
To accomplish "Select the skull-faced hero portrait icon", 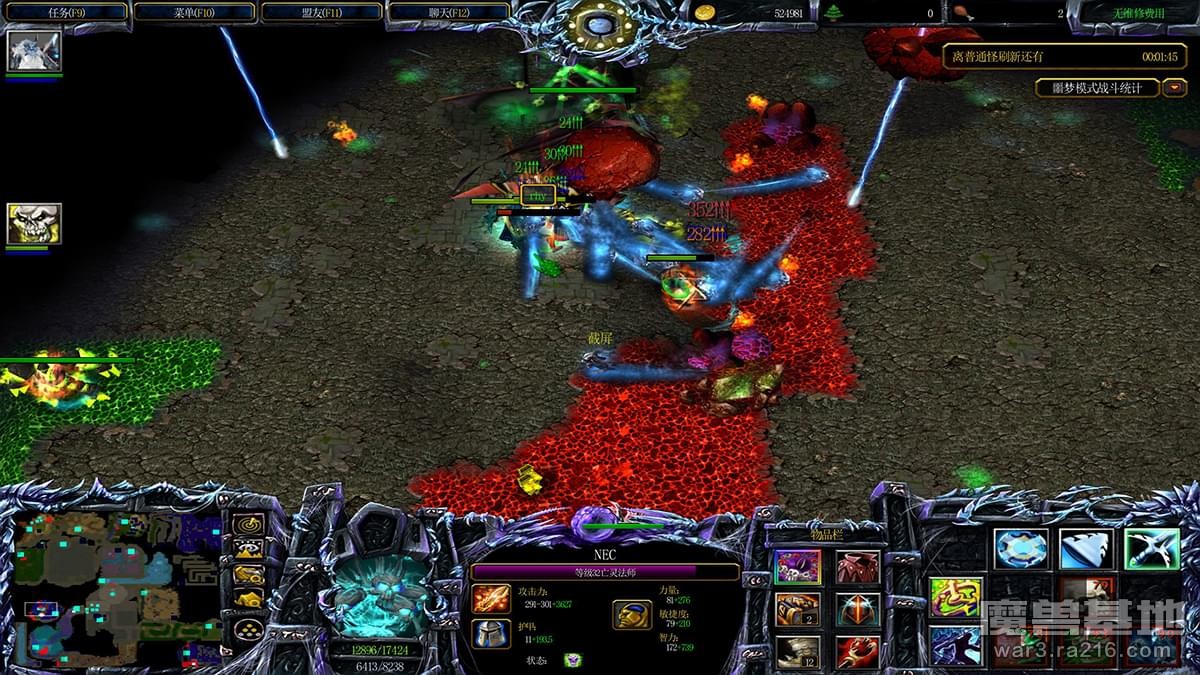I will (x=34, y=224).
